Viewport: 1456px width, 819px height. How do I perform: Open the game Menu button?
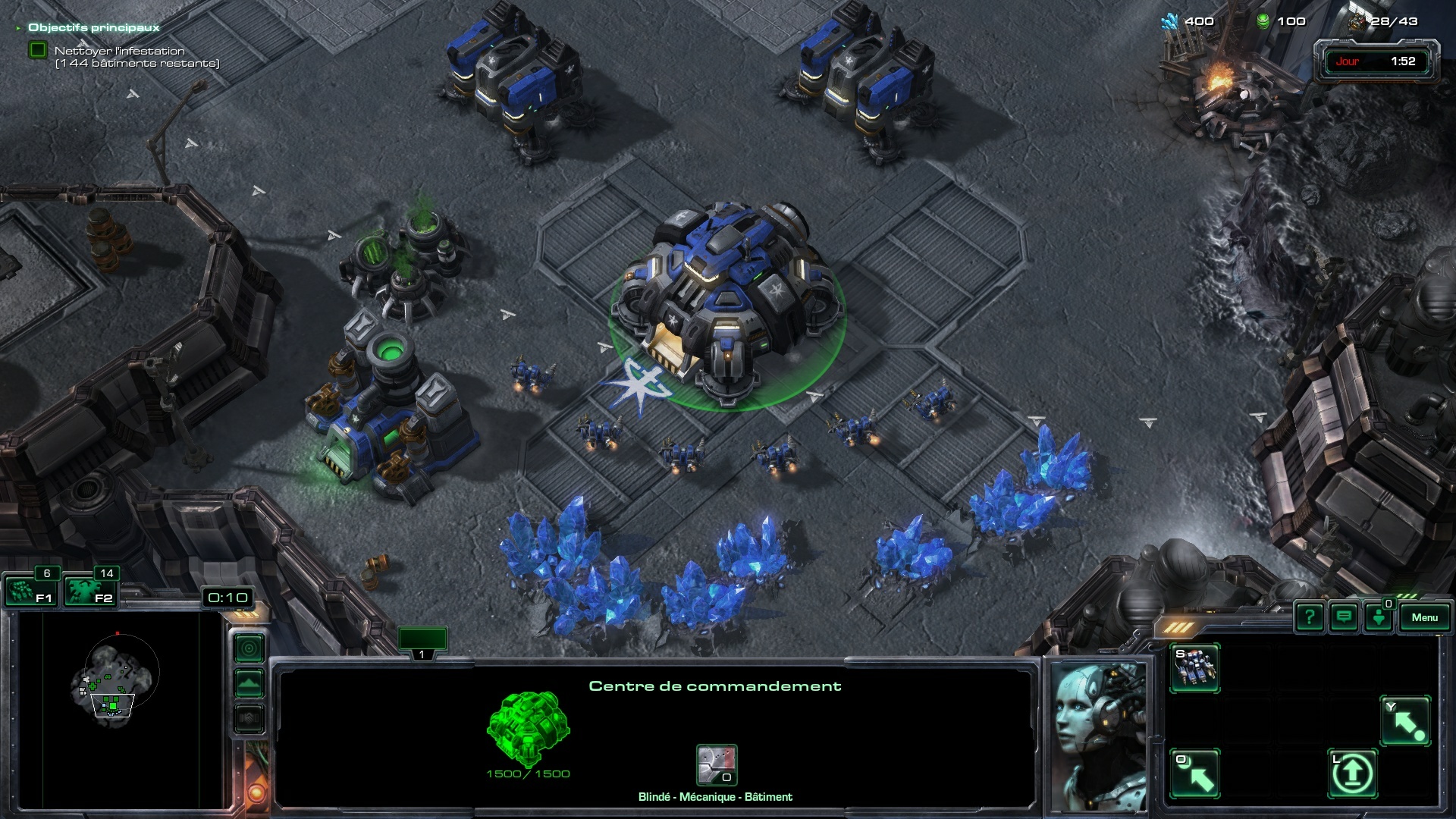tap(1424, 617)
